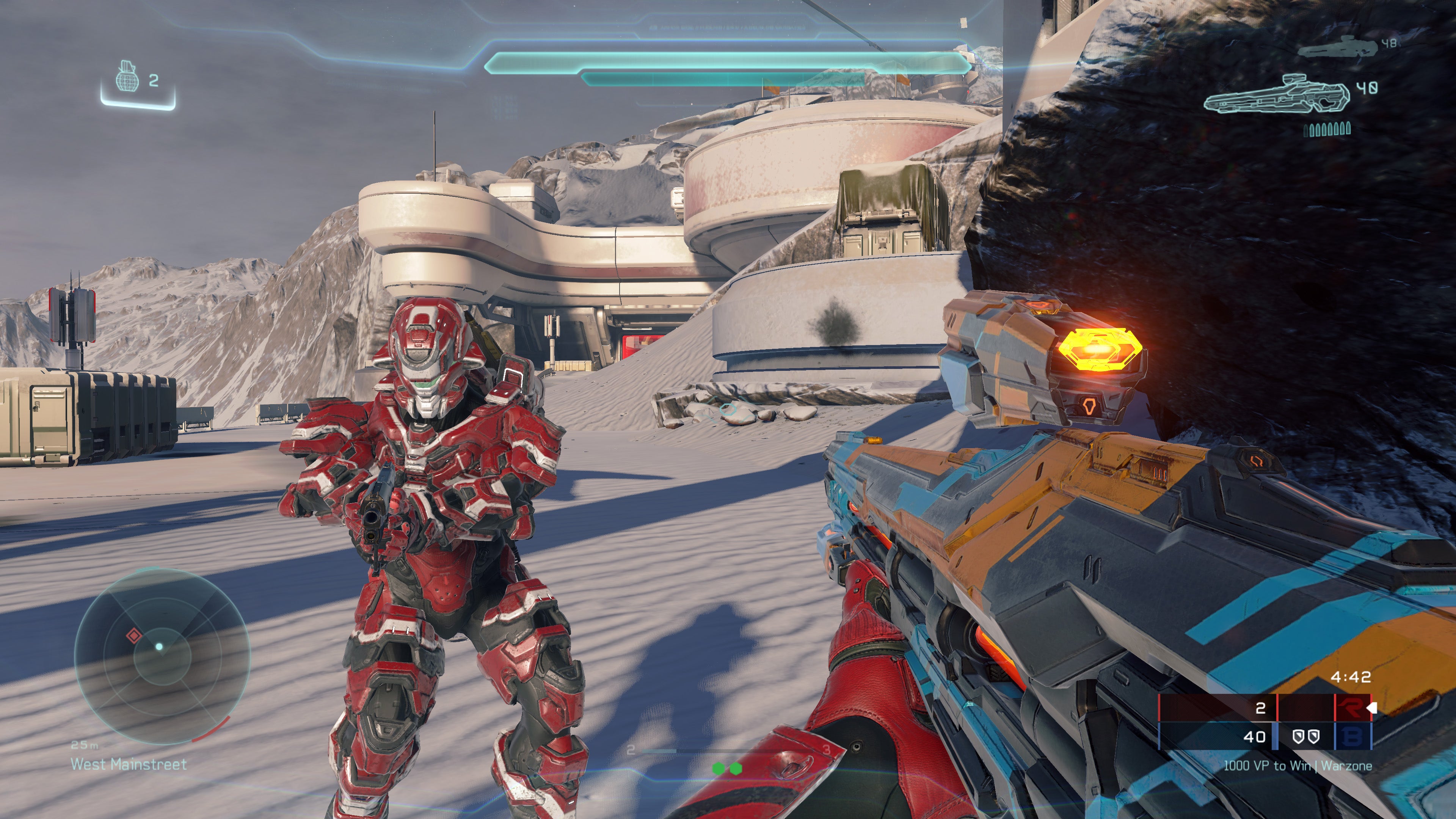
Task: Switch to the secondary weapon icon
Action: tap(1337, 47)
